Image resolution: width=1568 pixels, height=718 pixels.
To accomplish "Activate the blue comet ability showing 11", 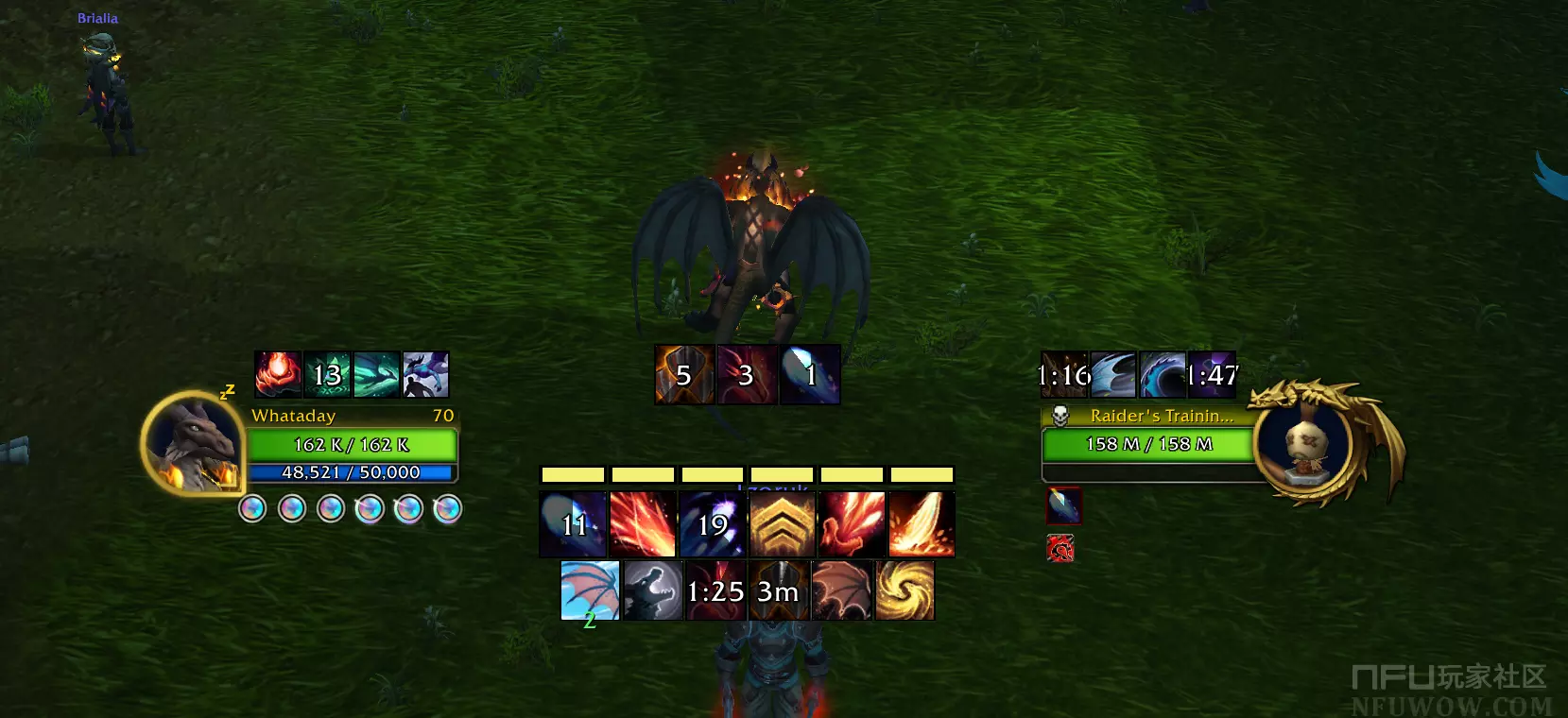I will tap(573, 523).
